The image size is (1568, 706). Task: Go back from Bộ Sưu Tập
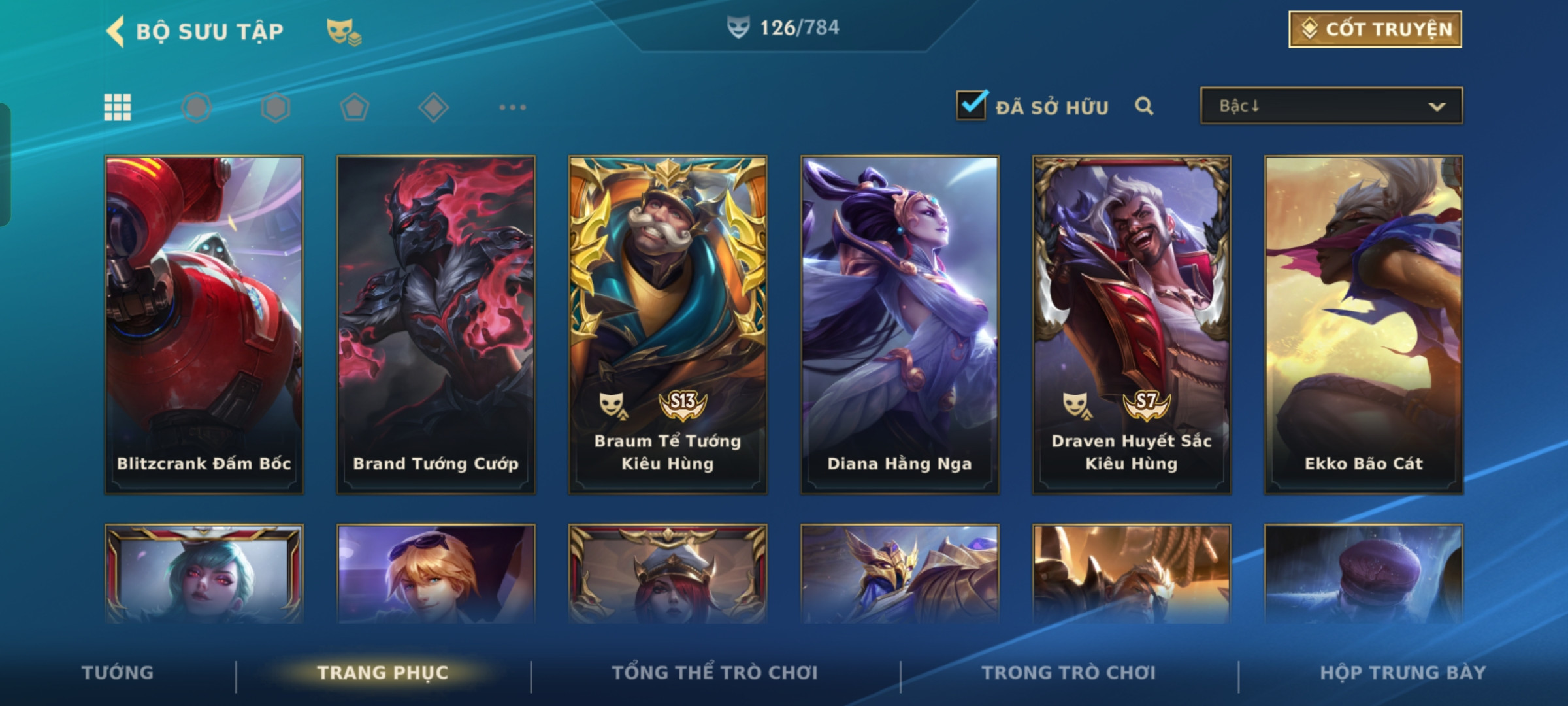(116, 31)
